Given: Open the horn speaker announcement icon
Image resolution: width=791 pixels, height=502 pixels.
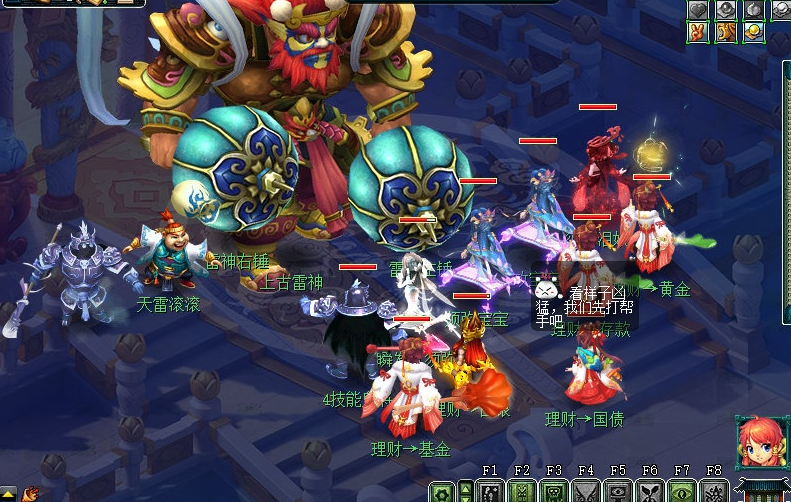Looking at the screenshot, I should [x=30, y=494].
